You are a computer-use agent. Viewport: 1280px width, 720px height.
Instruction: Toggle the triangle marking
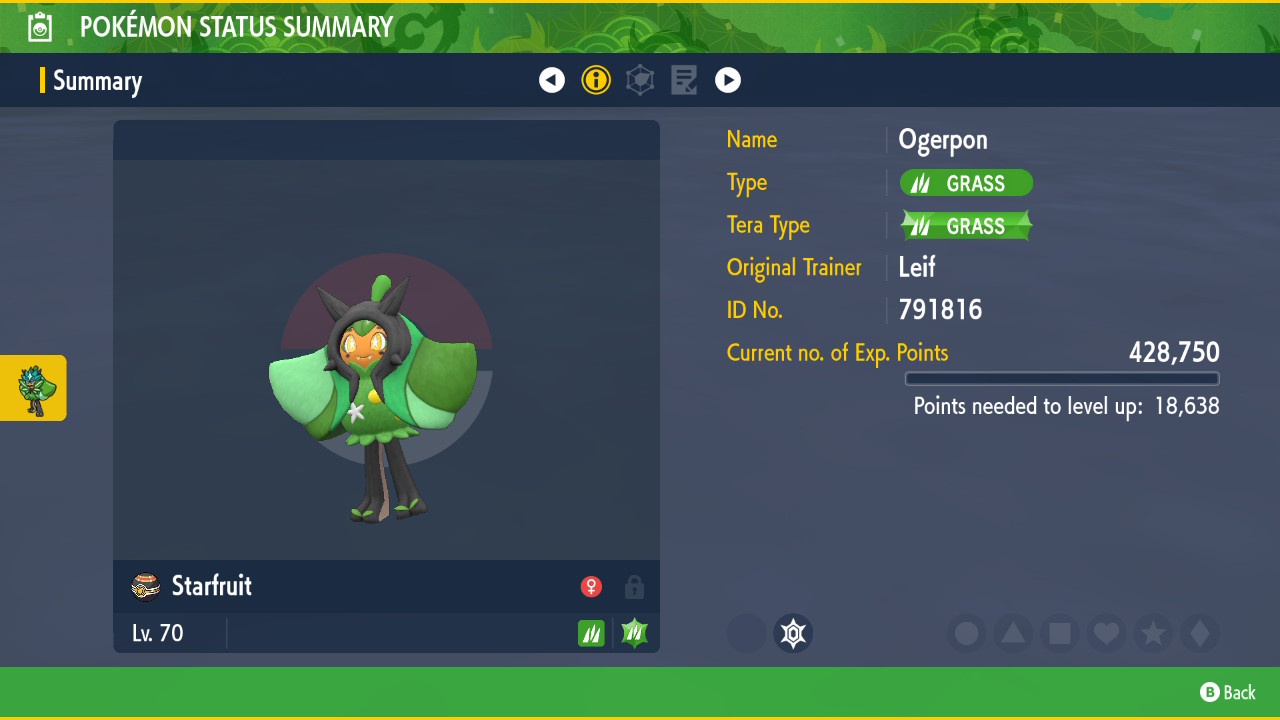1013,634
